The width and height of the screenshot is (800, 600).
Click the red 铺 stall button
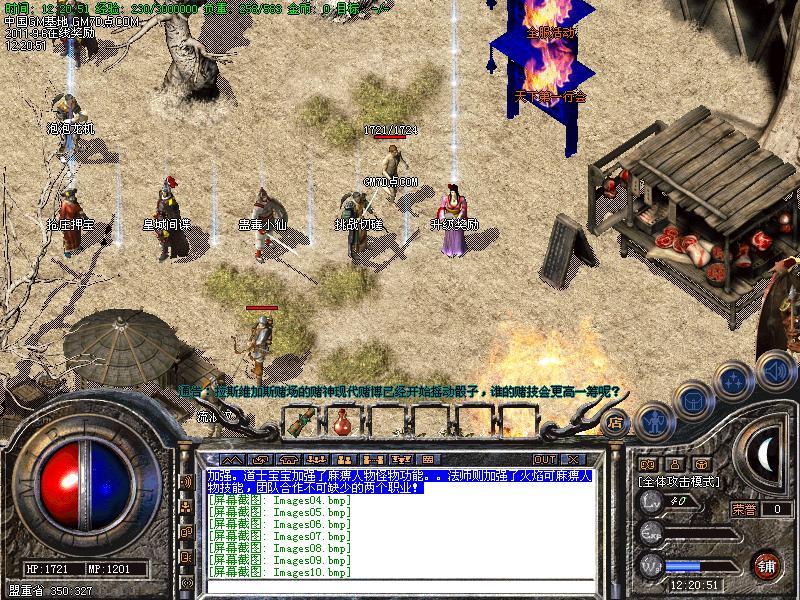[x=767, y=564]
